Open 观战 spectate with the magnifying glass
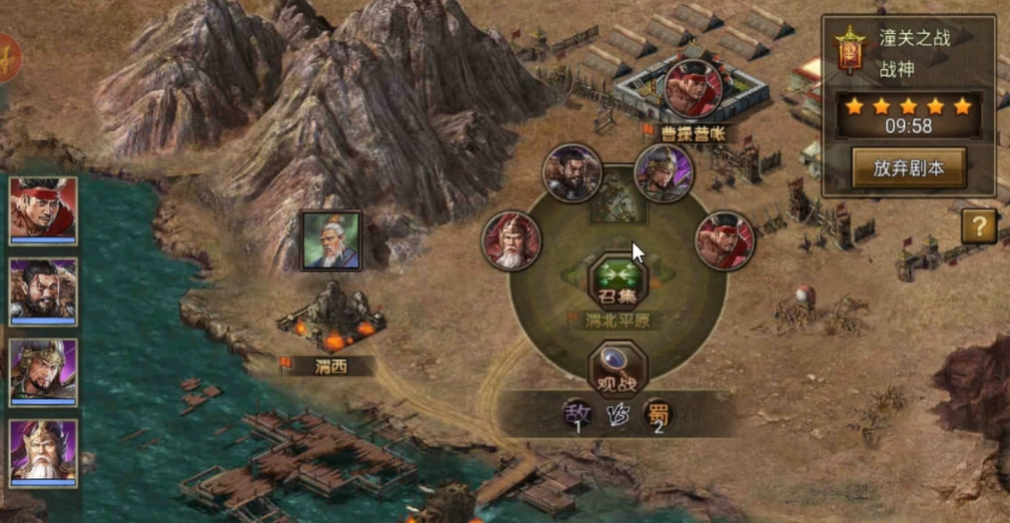 click(618, 369)
